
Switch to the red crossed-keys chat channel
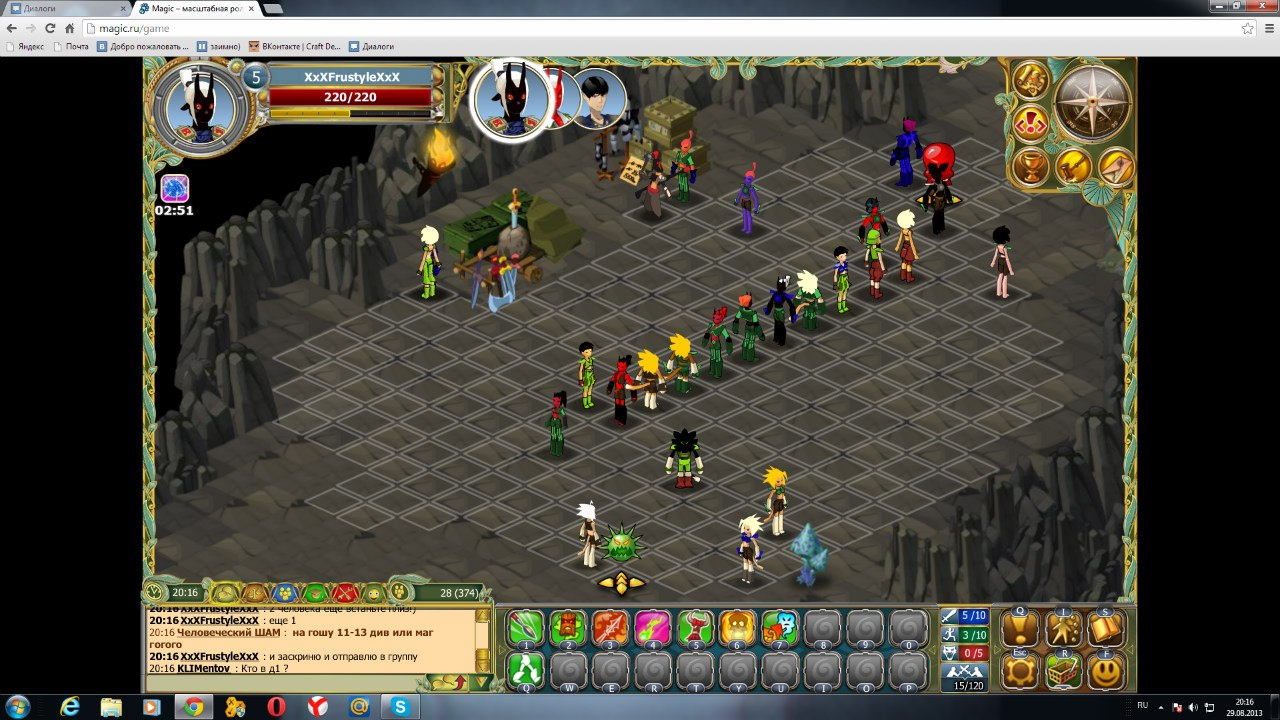[x=345, y=593]
